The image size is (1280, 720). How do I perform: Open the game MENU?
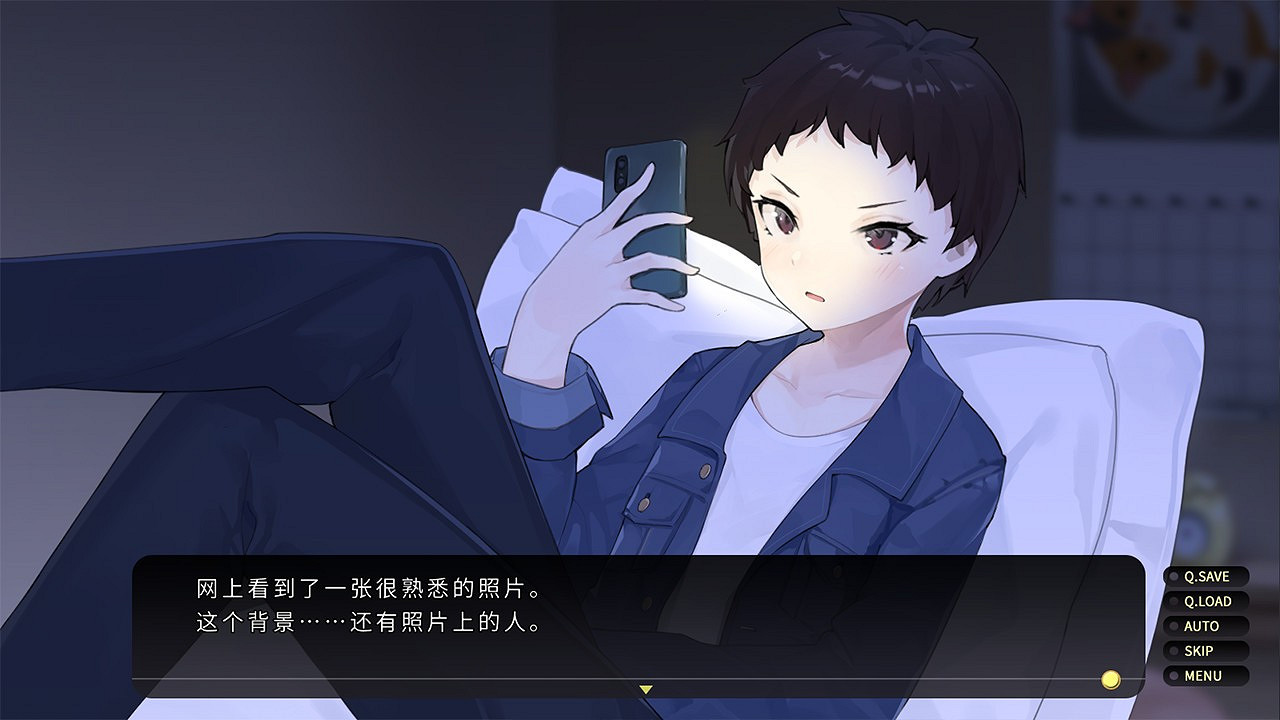pyautogui.click(x=1204, y=675)
